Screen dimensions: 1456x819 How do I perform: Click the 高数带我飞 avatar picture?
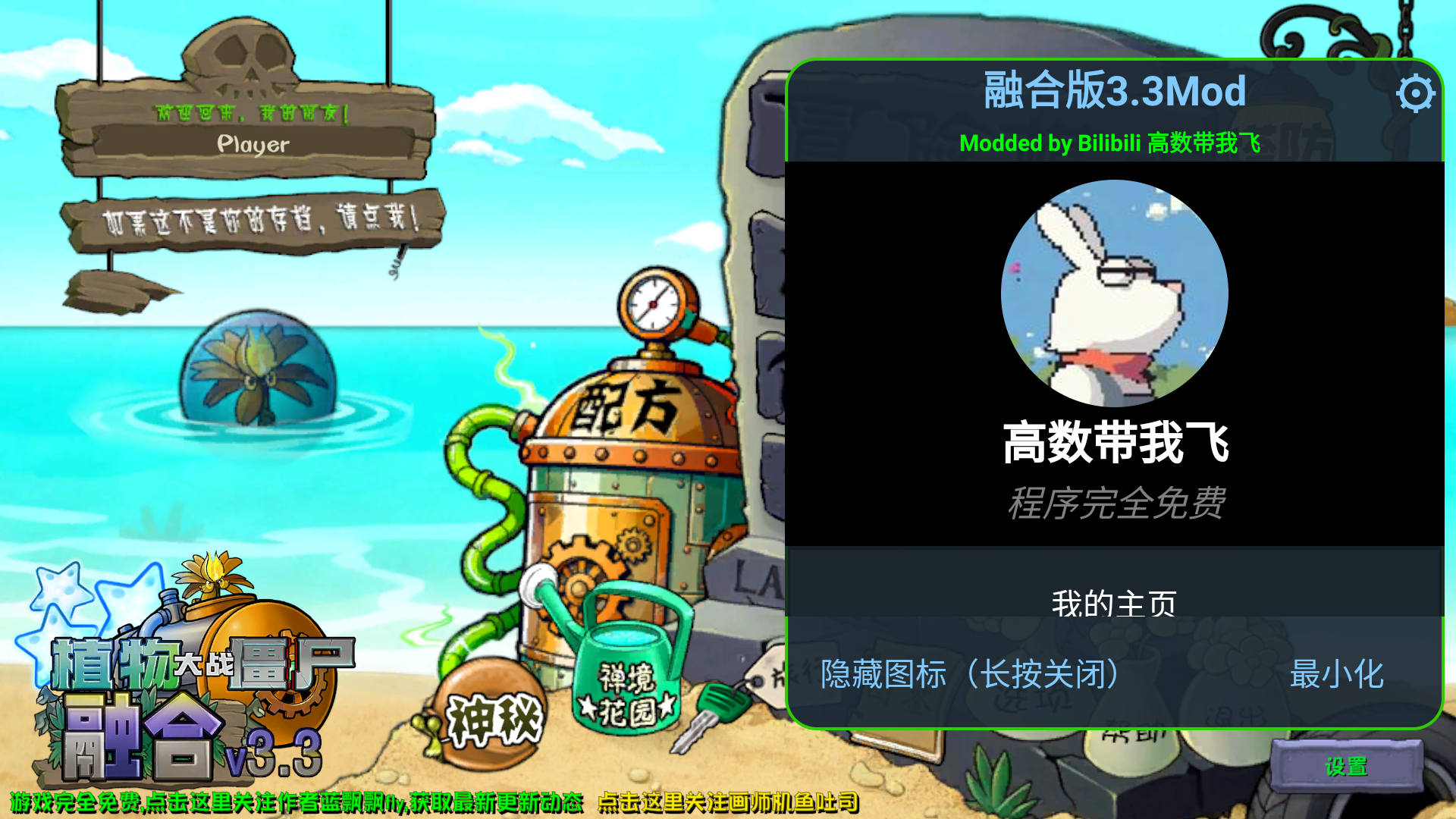tap(1113, 294)
